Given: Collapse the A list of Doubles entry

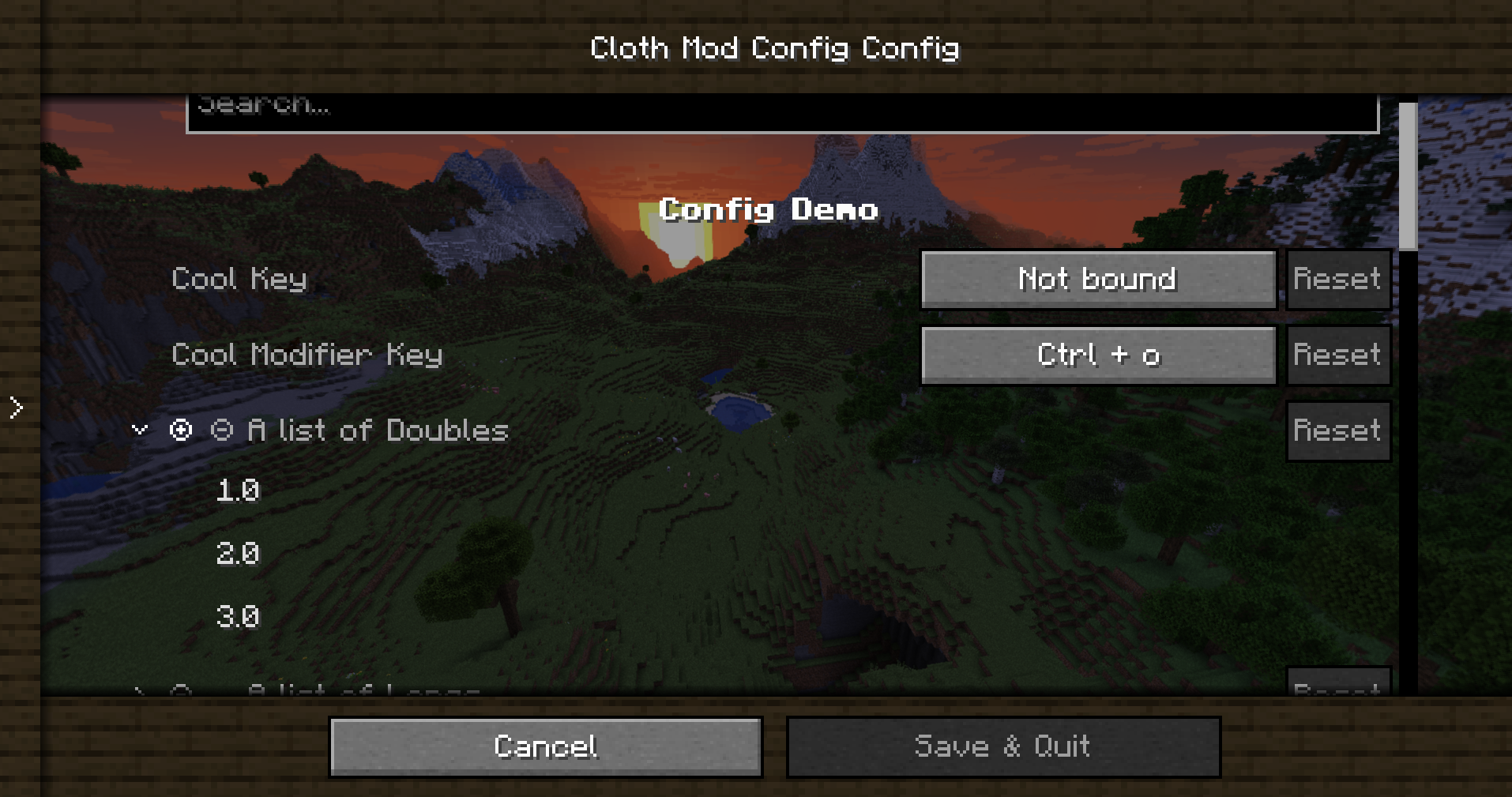Looking at the screenshot, I should 138,430.
